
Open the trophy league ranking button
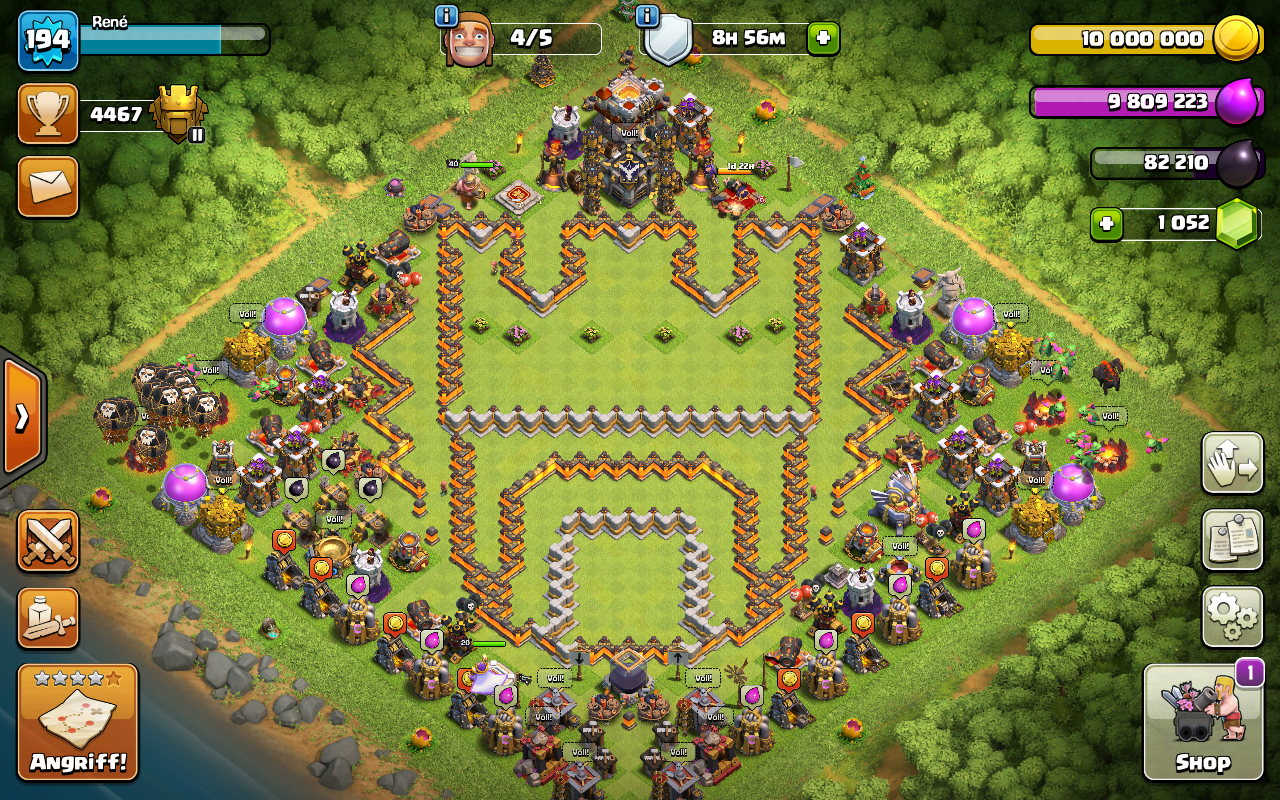pyautogui.click(x=48, y=114)
